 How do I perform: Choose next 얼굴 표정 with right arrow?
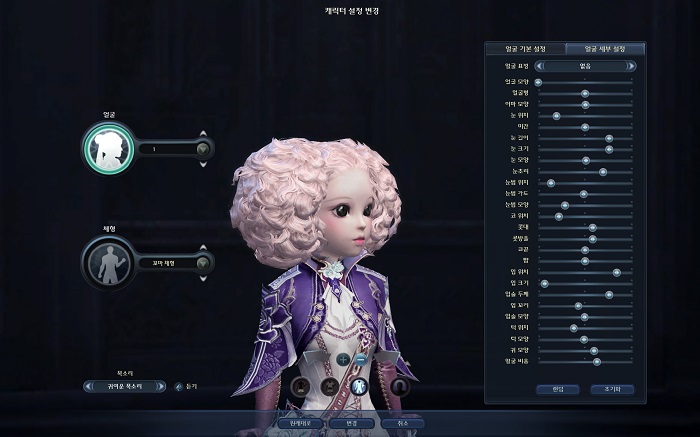pos(630,66)
